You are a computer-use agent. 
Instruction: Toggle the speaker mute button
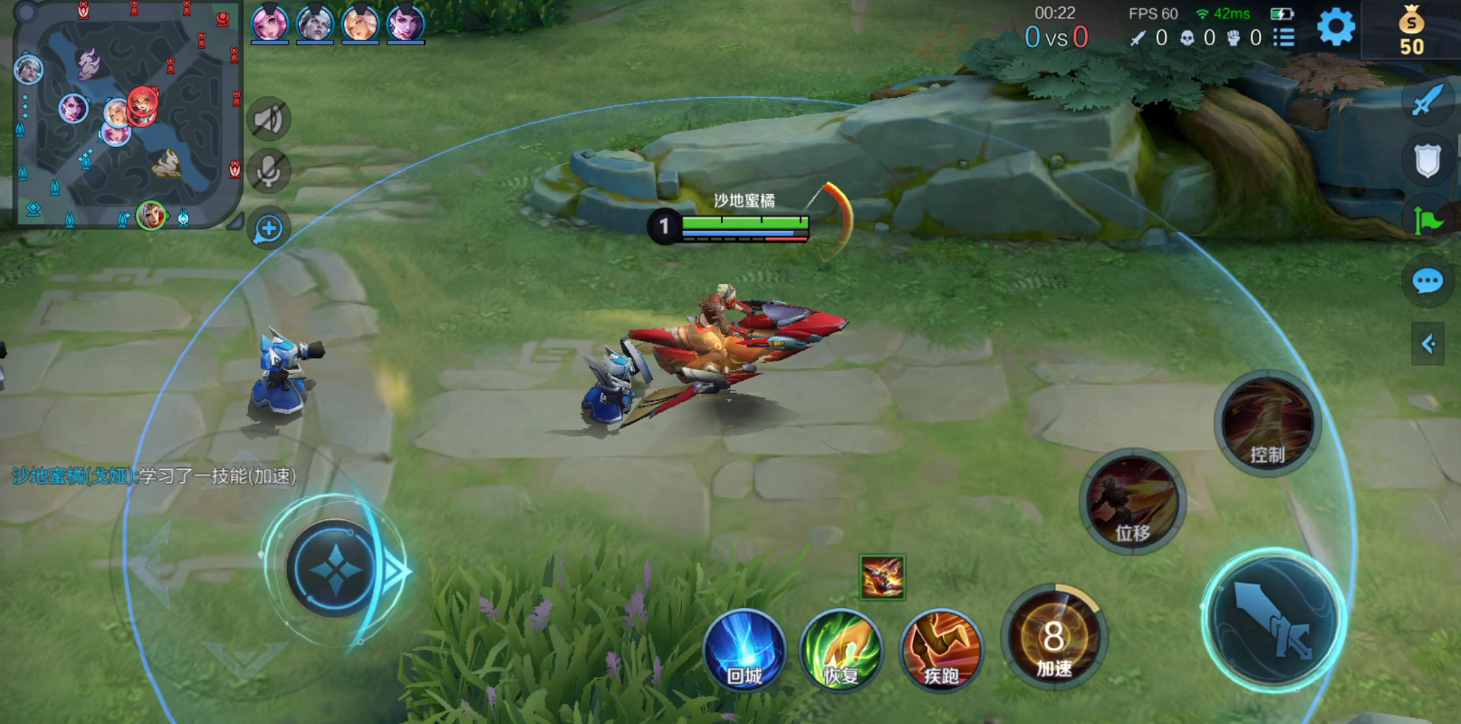click(267, 120)
